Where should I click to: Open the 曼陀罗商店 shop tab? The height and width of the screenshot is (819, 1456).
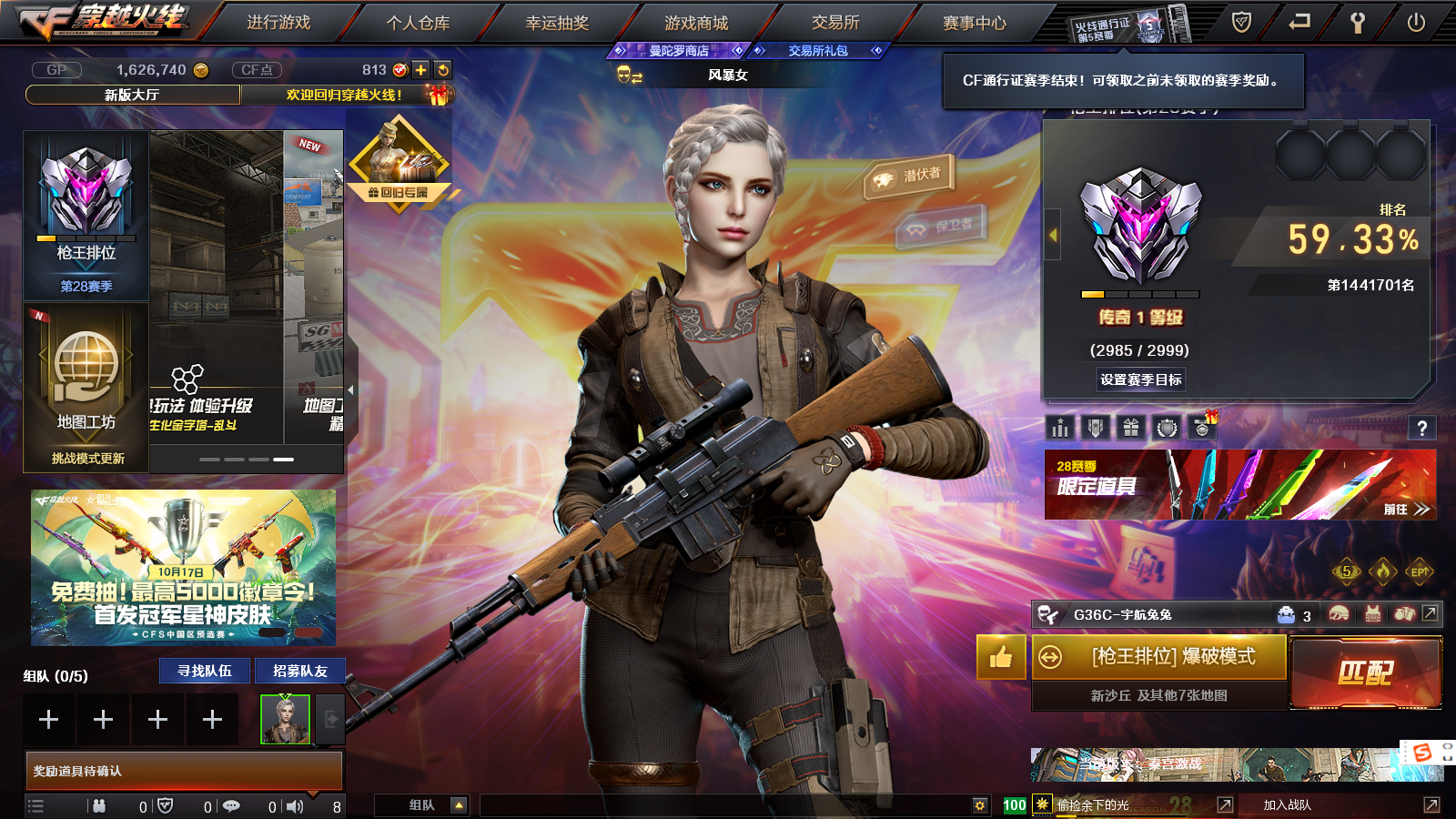click(679, 51)
